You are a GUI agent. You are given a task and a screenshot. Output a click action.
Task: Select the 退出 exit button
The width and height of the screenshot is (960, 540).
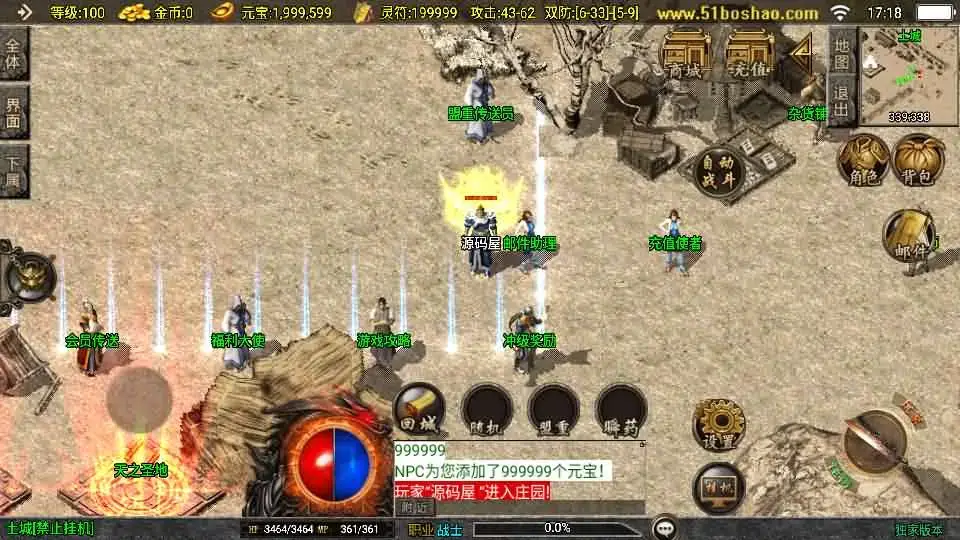point(842,101)
